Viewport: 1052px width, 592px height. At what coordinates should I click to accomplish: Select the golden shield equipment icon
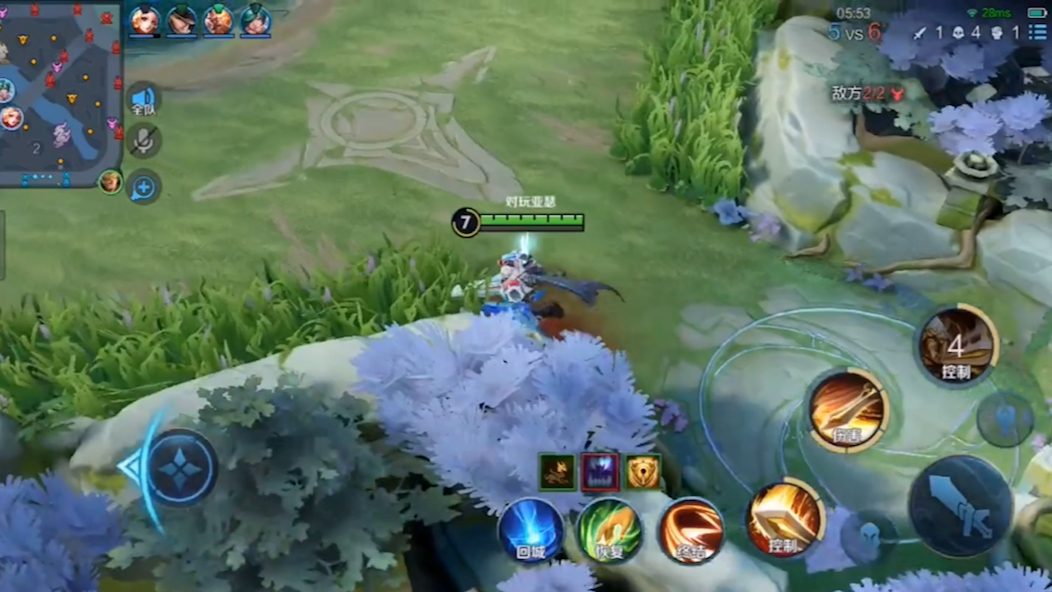point(642,472)
